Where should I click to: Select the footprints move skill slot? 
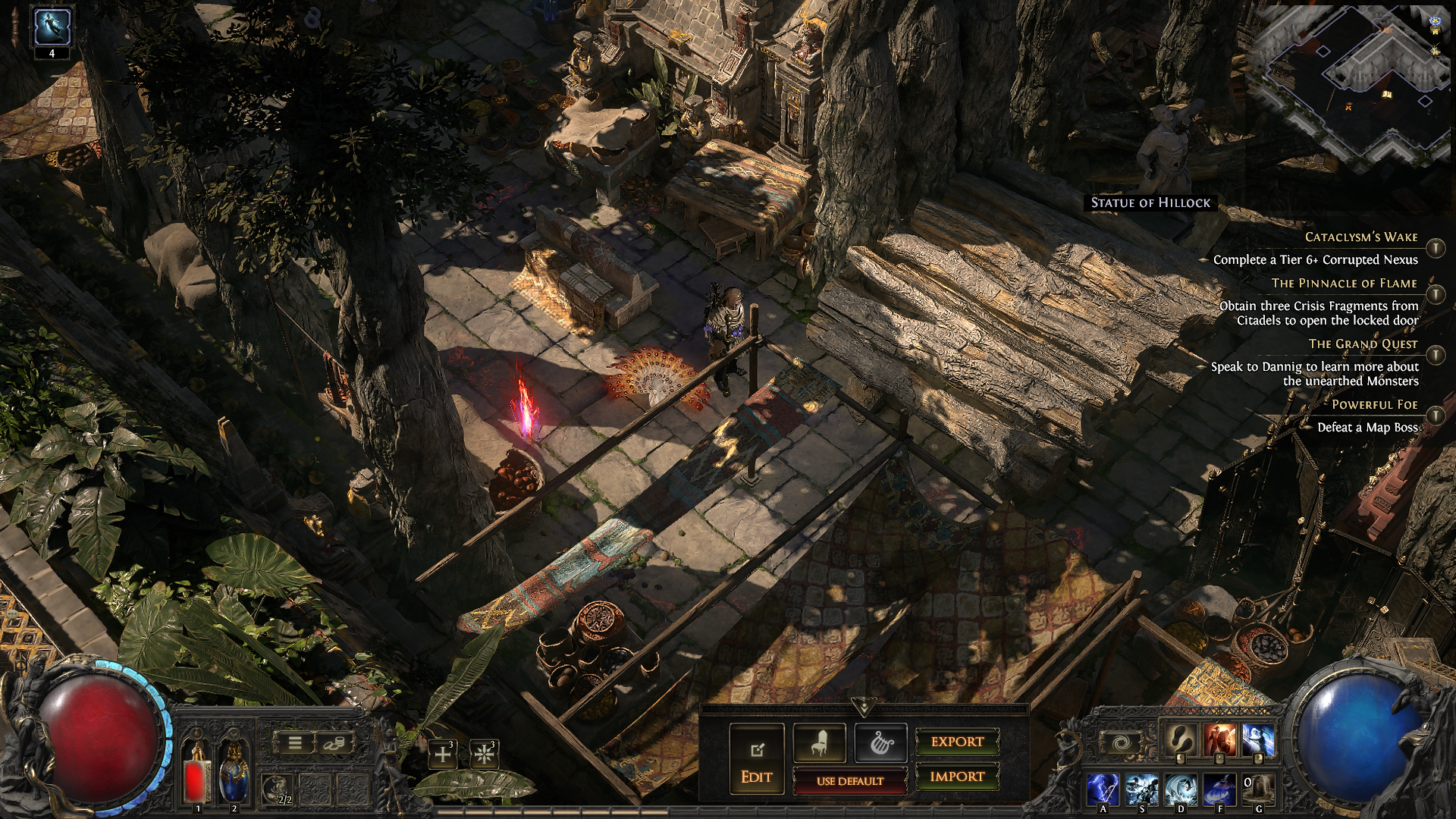pos(1180,740)
